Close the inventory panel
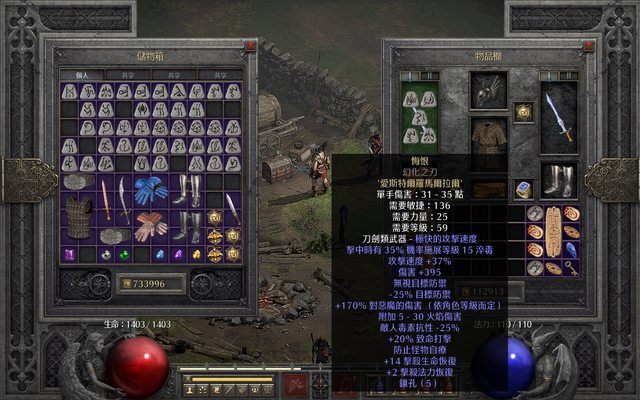Screen dimensions: 640x400 (x=588, y=46)
